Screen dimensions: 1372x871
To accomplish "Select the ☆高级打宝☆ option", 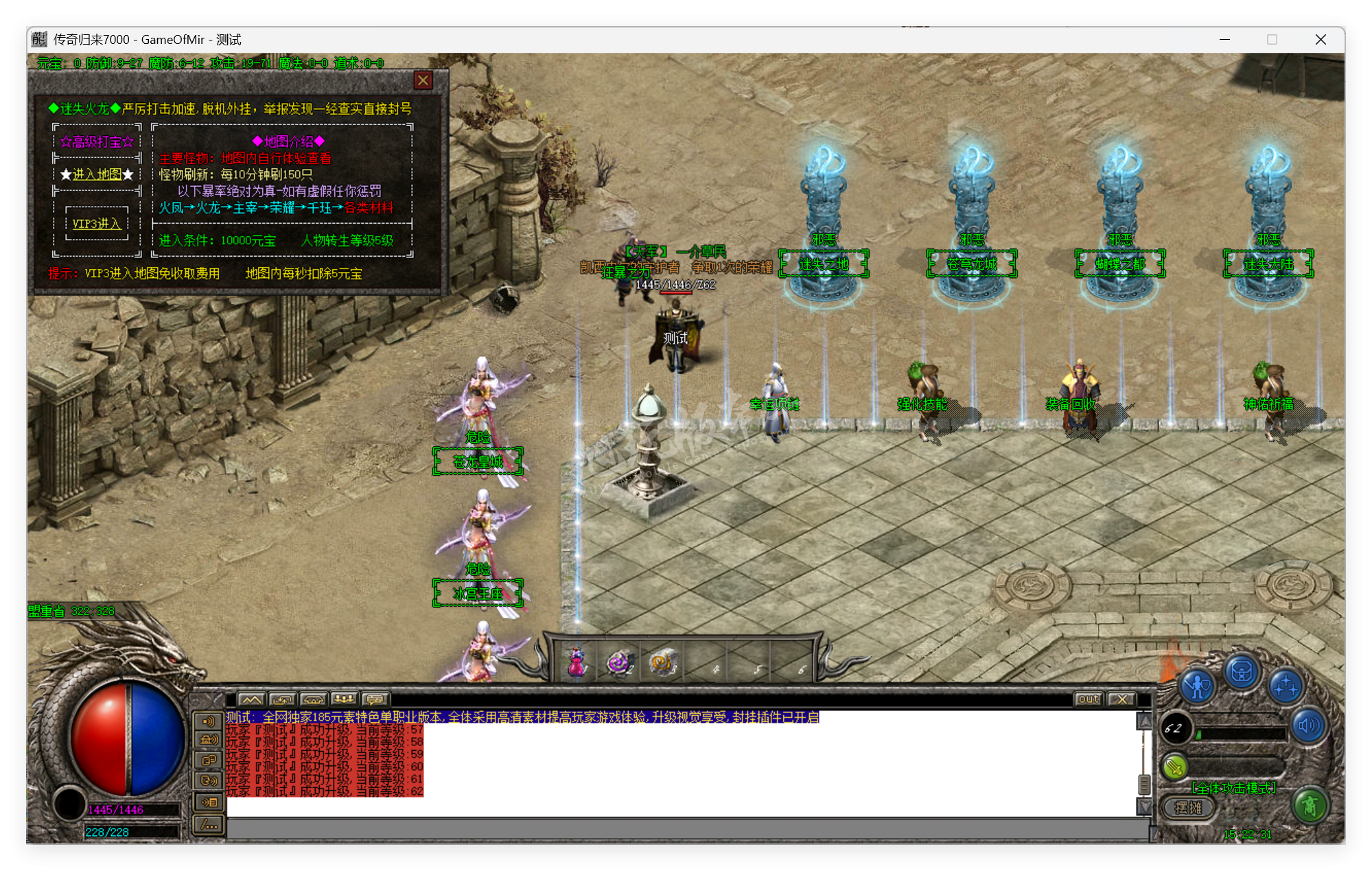I will click(97, 141).
